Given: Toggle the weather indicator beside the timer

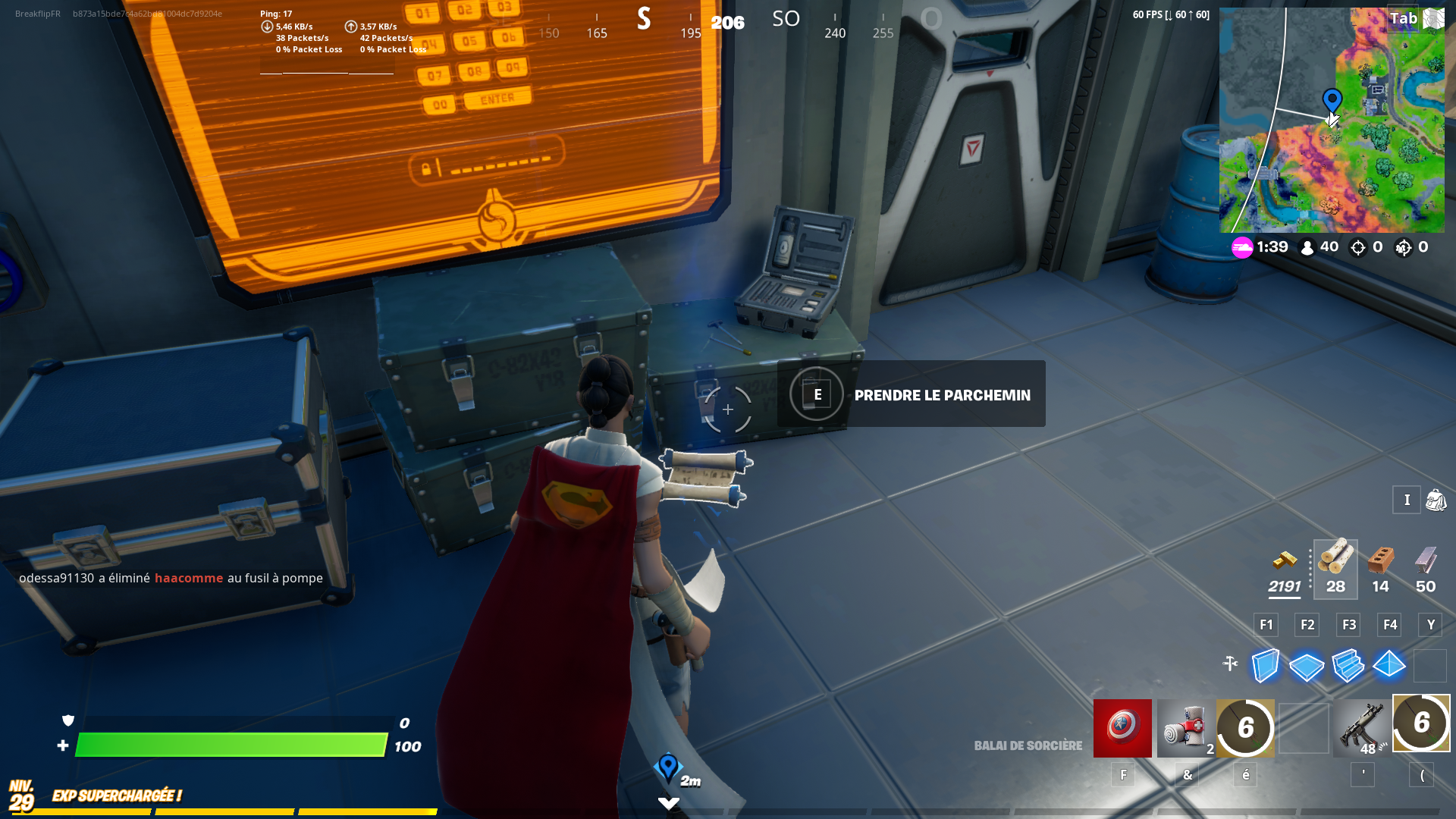Looking at the screenshot, I should [x=1243, y=246].
